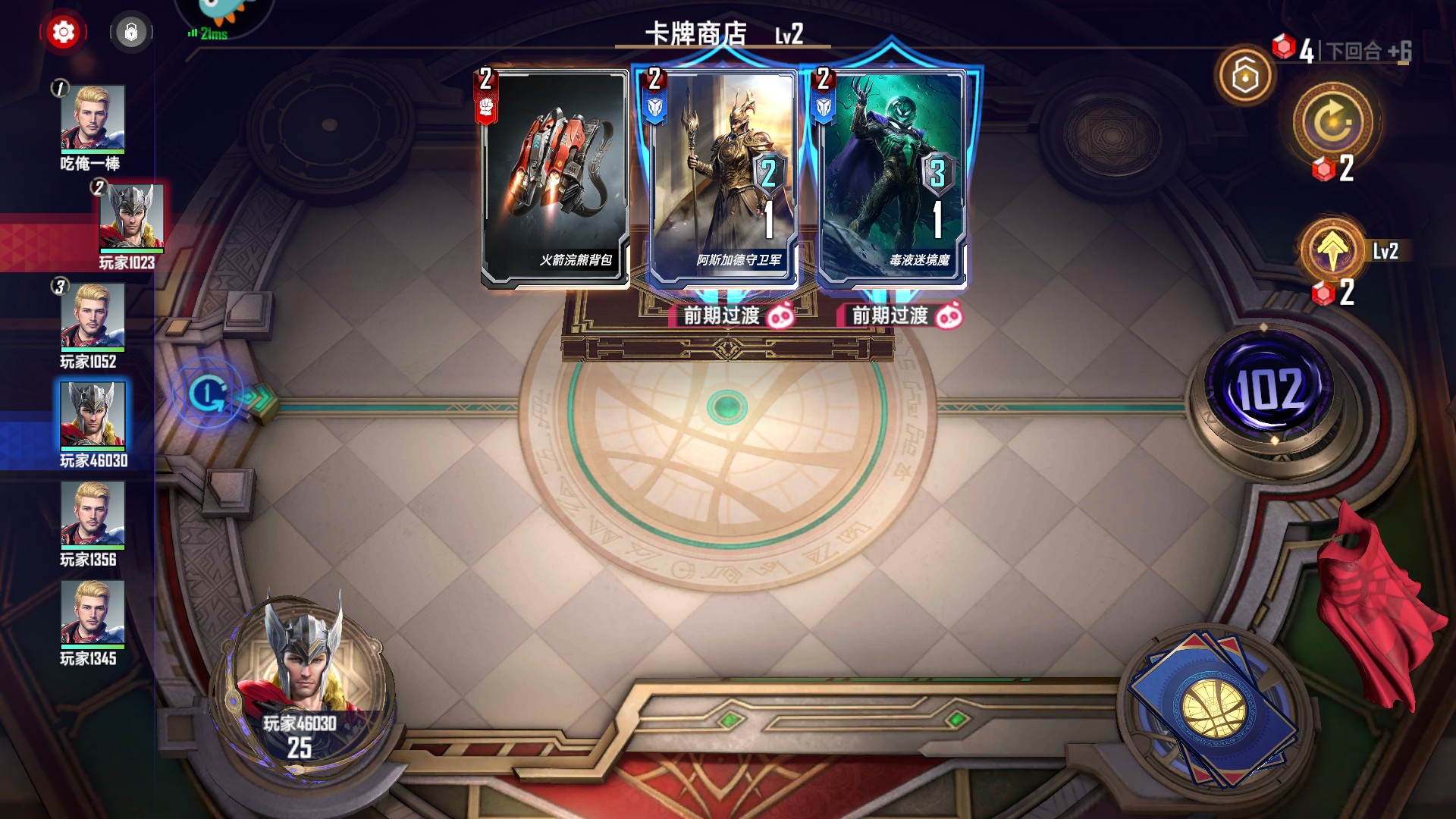The image size is (1456, 819).
Task: Inspect player 玩家1052's board
Action: click(93, 316)
